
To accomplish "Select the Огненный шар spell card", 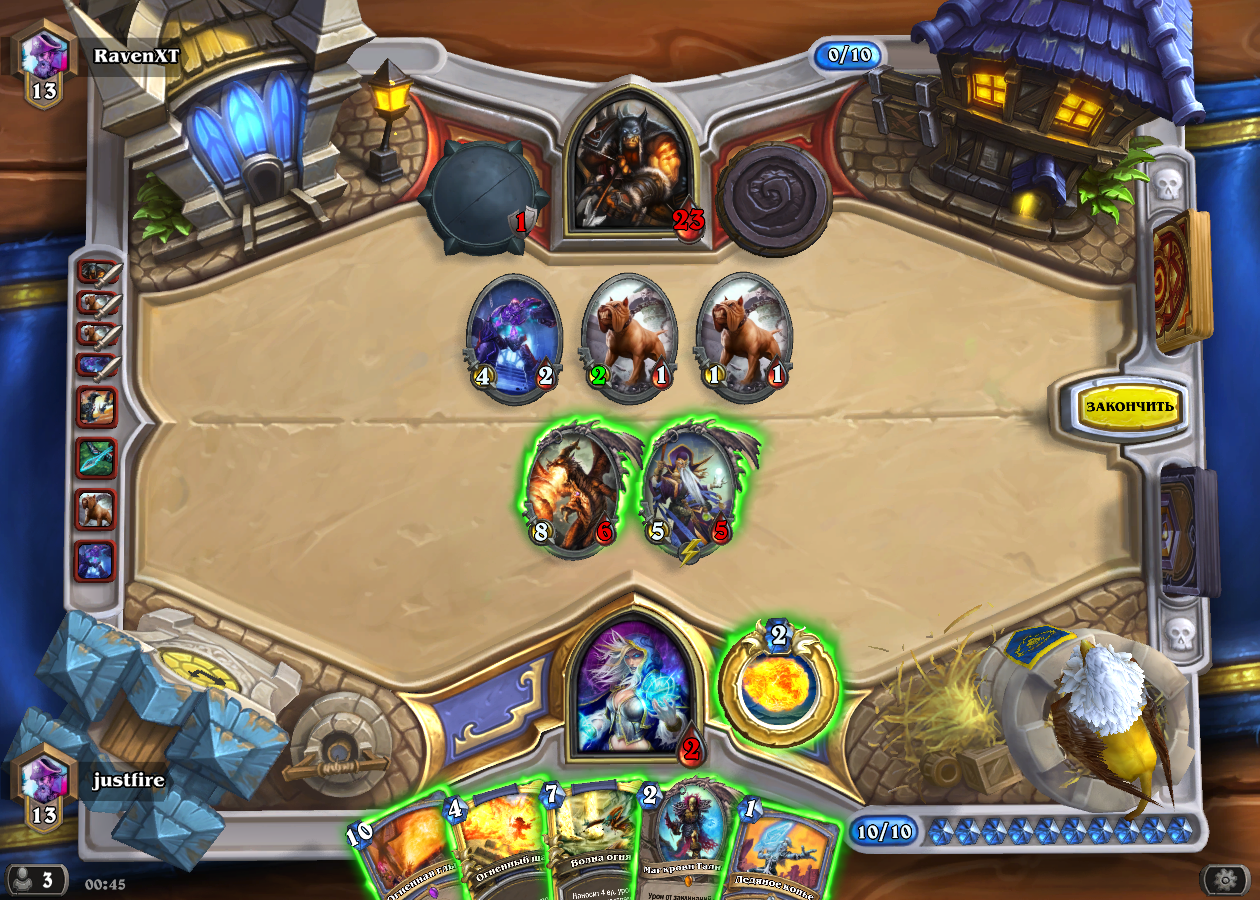I will [x=498, y=845].
